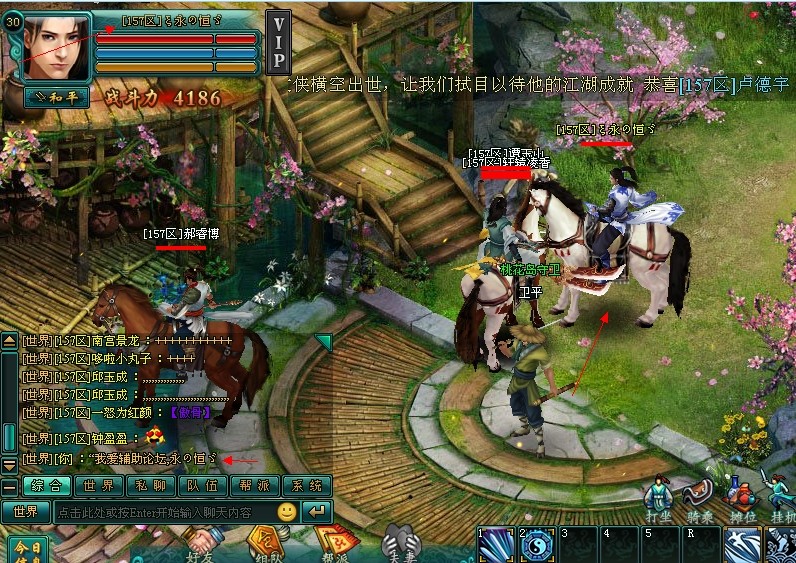The image size is (796, 563).
Task: Click the player portrait avatar
Action: pyautogui.click(x=54, y=47)
